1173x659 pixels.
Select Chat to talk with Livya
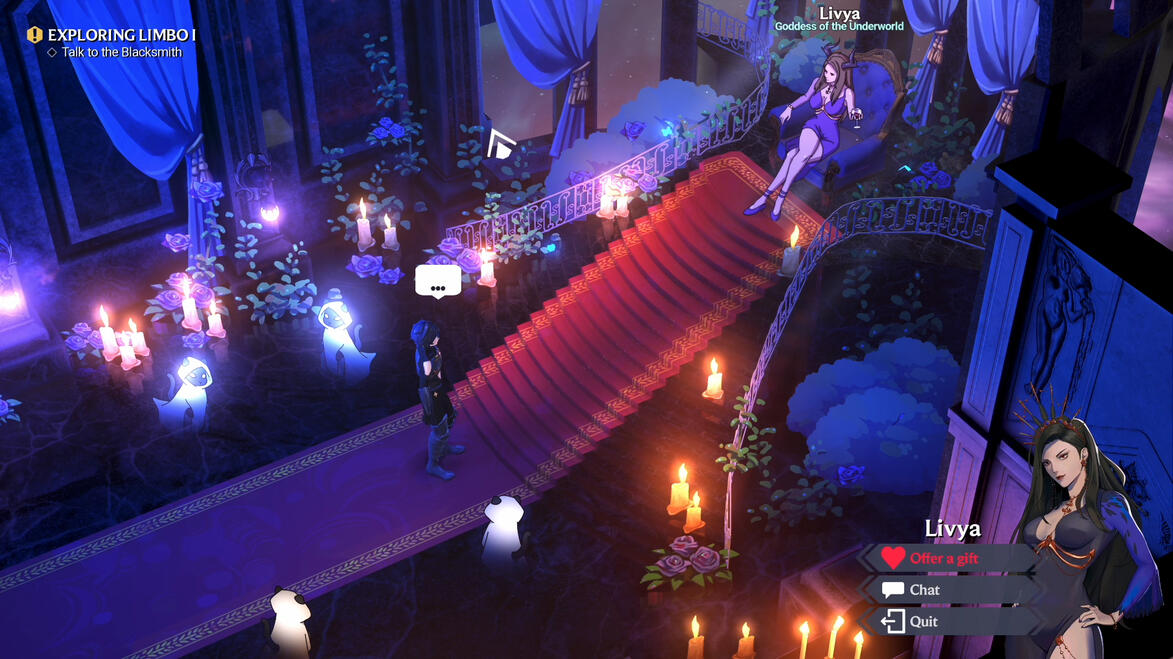tap(924, 590)
